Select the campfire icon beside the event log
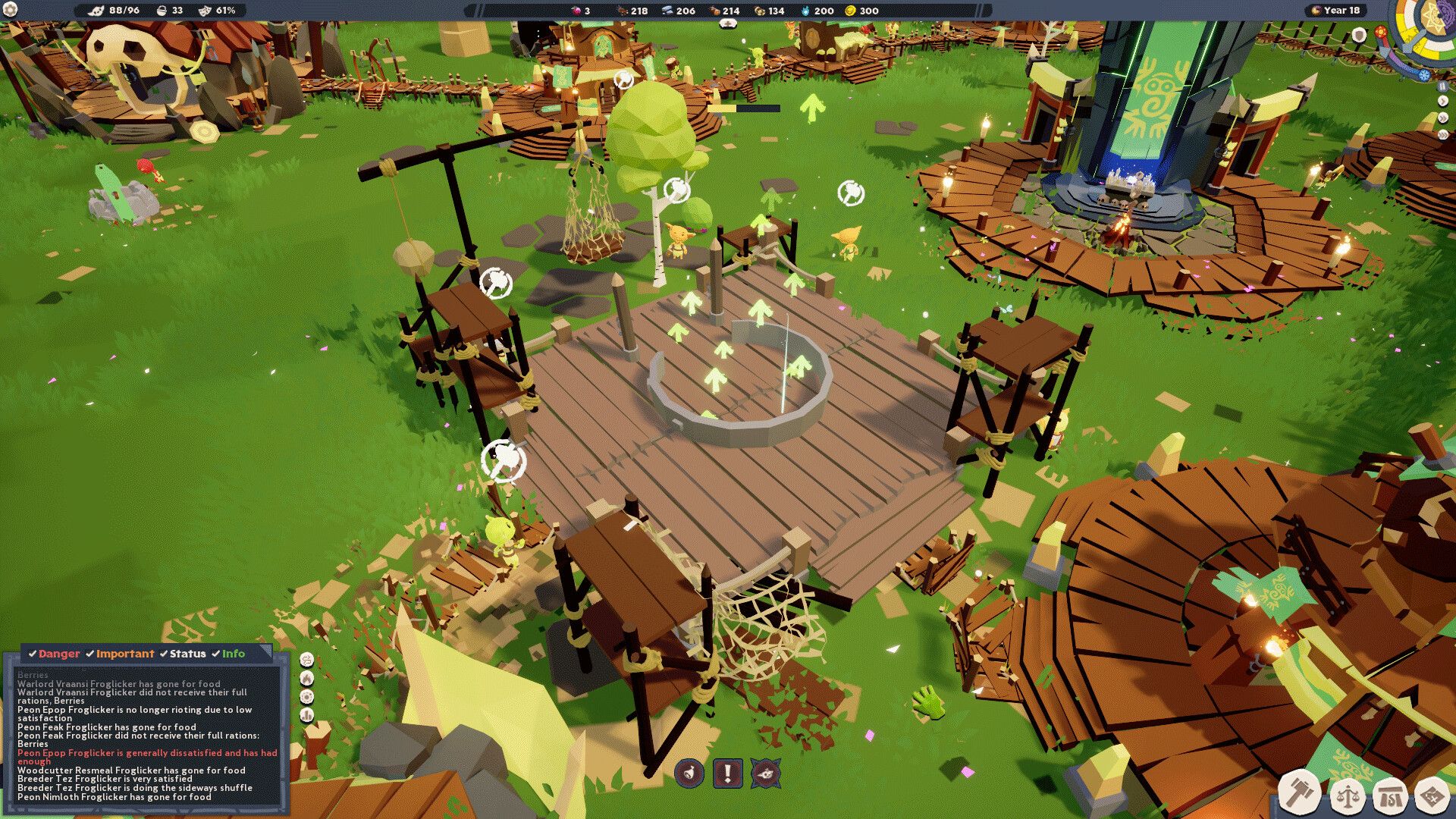The width and height of the screenshot is (1456, 819). (x=306, y=679)
